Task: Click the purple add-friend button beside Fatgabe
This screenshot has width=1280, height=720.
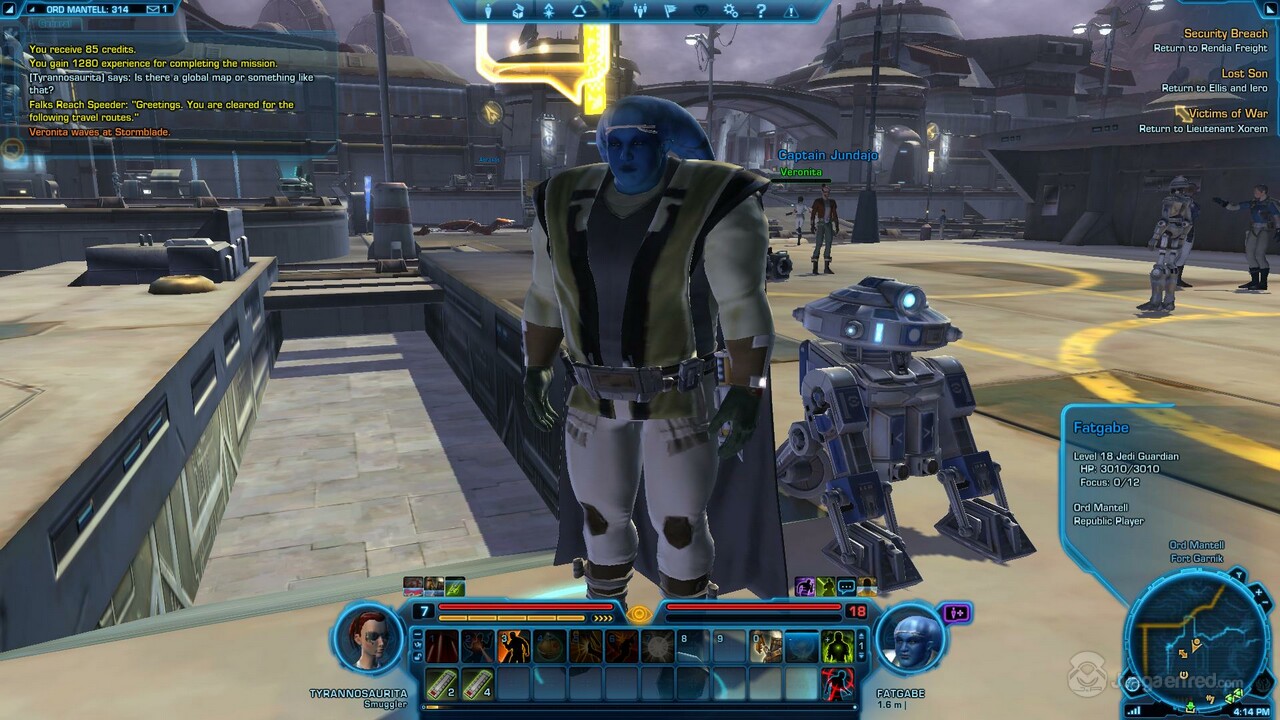Action: pyautogui.click(x=957, y=613)
